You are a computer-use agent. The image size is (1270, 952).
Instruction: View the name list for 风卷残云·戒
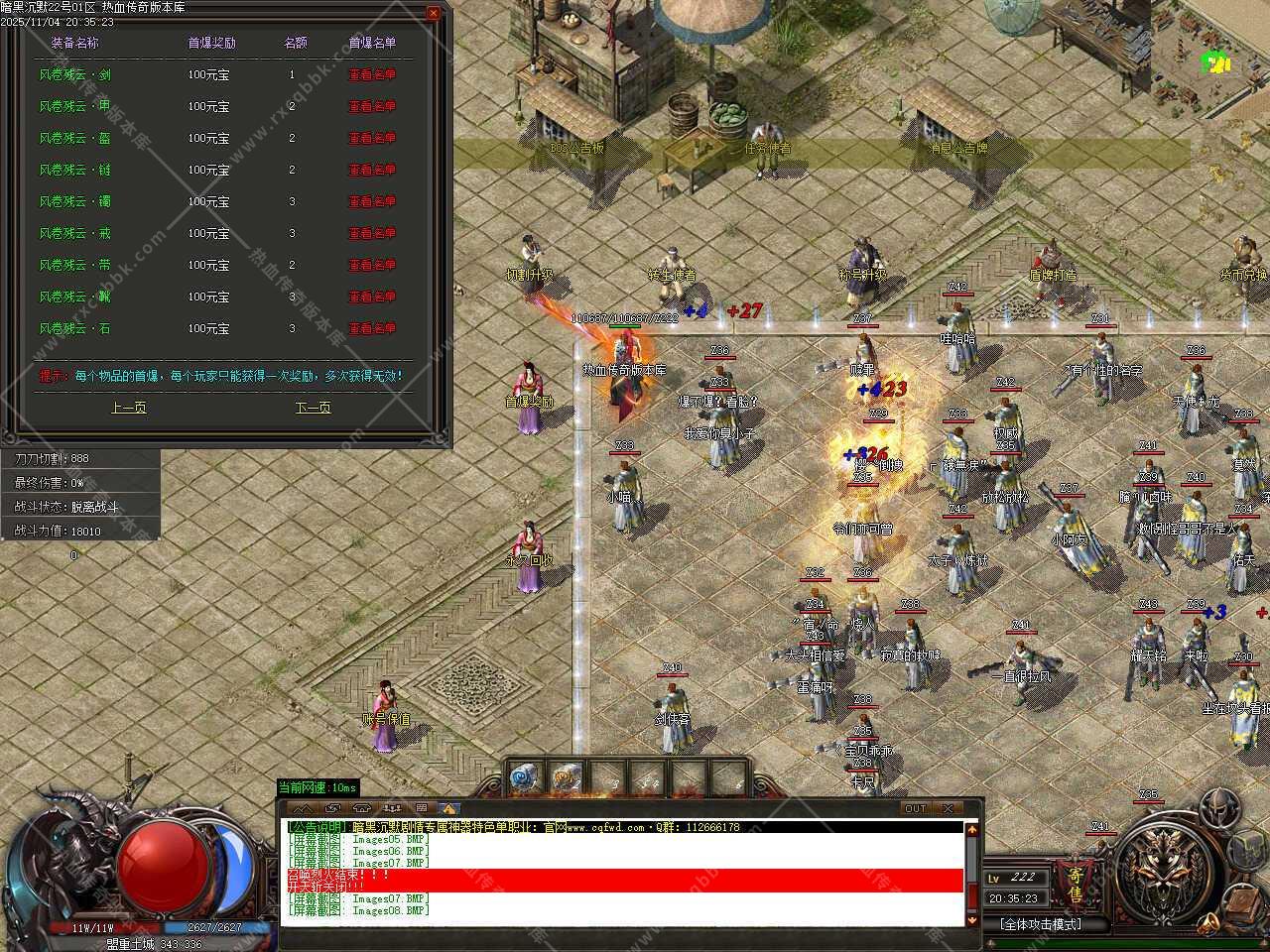[x=372, y=233]
